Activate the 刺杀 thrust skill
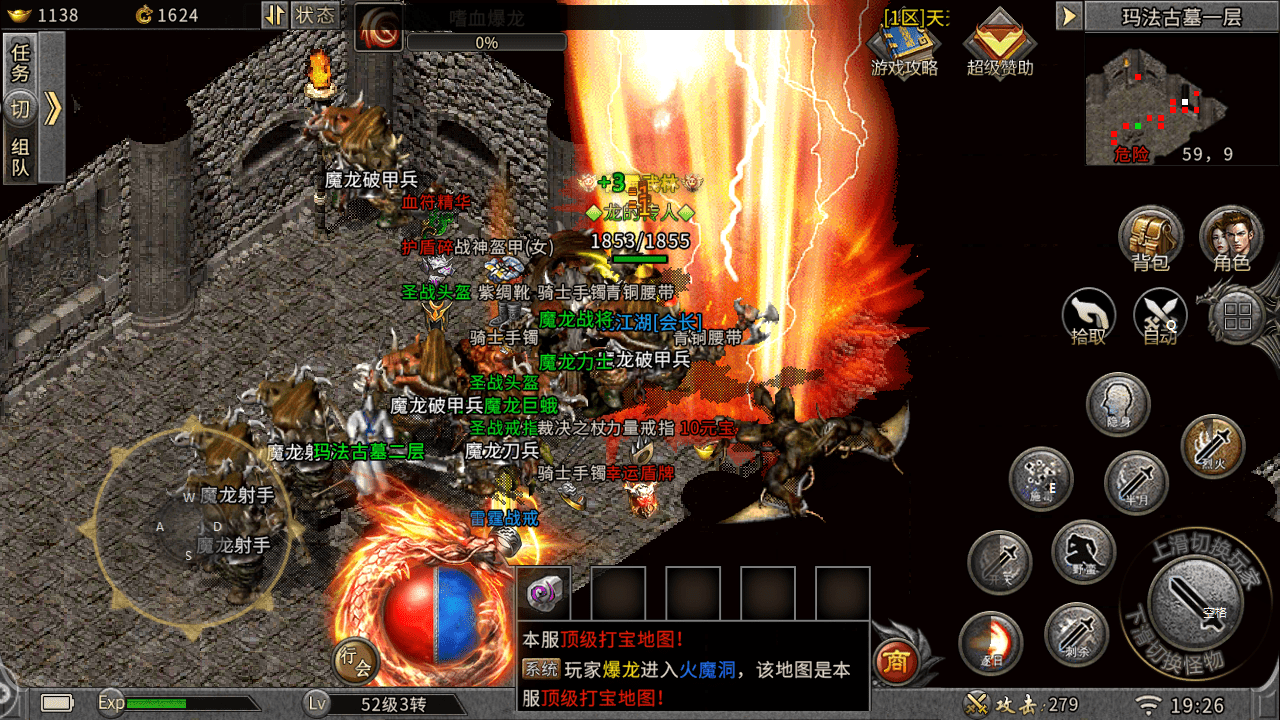This screenshot has width=1280, height=720. [1076, 634]
